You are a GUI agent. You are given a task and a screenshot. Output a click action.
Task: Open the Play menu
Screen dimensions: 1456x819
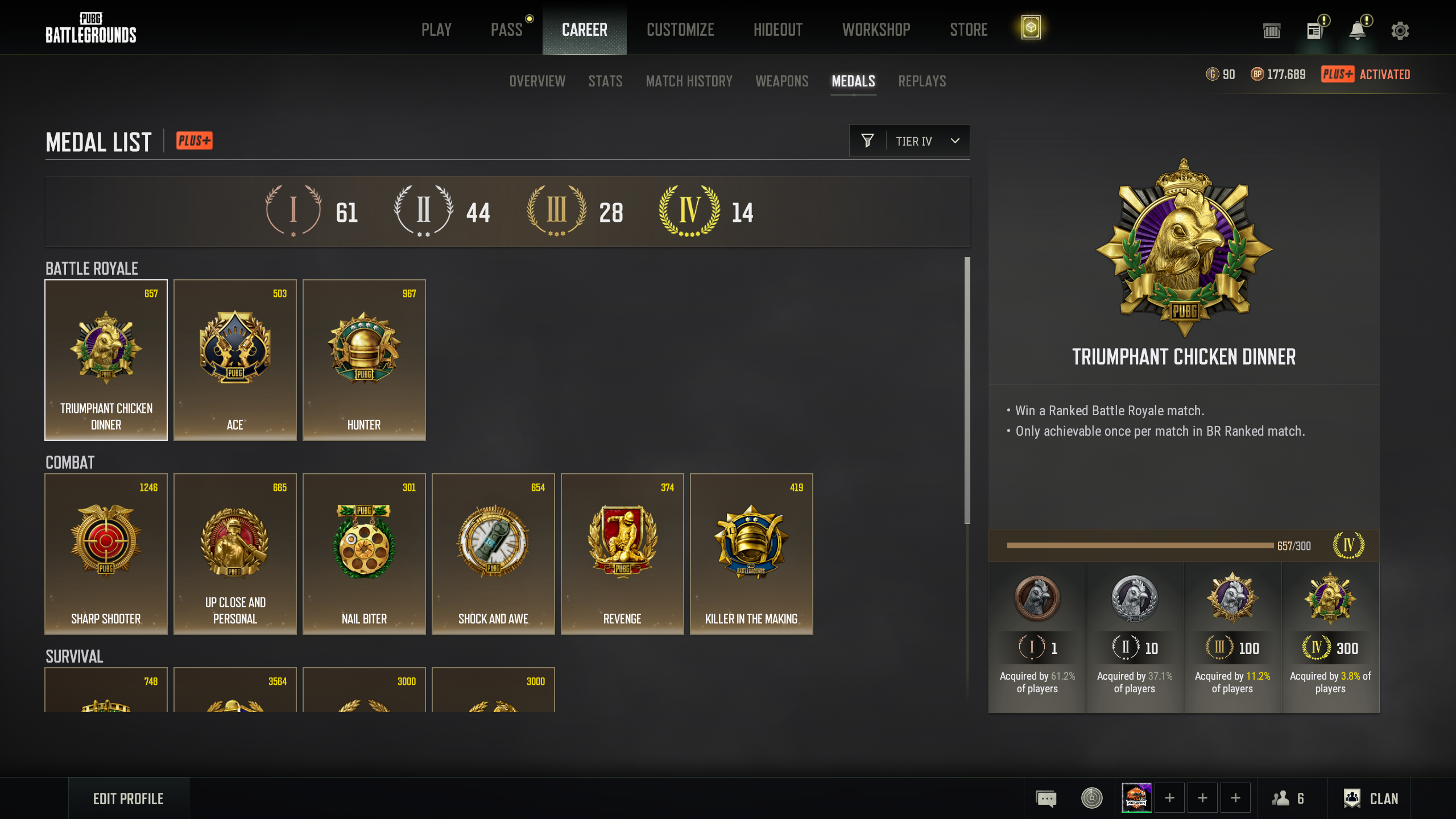[436, 30]
